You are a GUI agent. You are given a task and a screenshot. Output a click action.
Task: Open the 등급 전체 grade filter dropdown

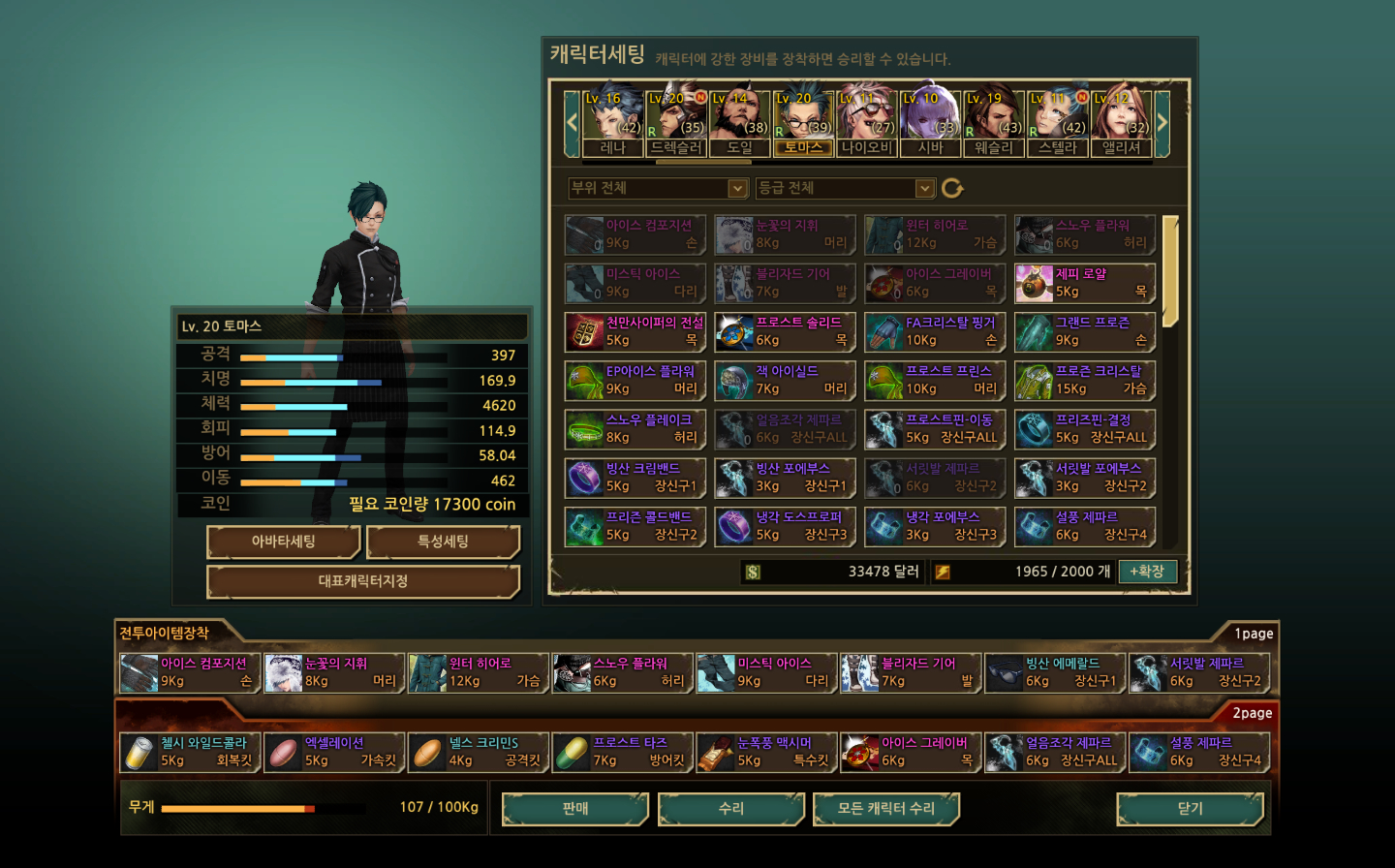point(845,188)
